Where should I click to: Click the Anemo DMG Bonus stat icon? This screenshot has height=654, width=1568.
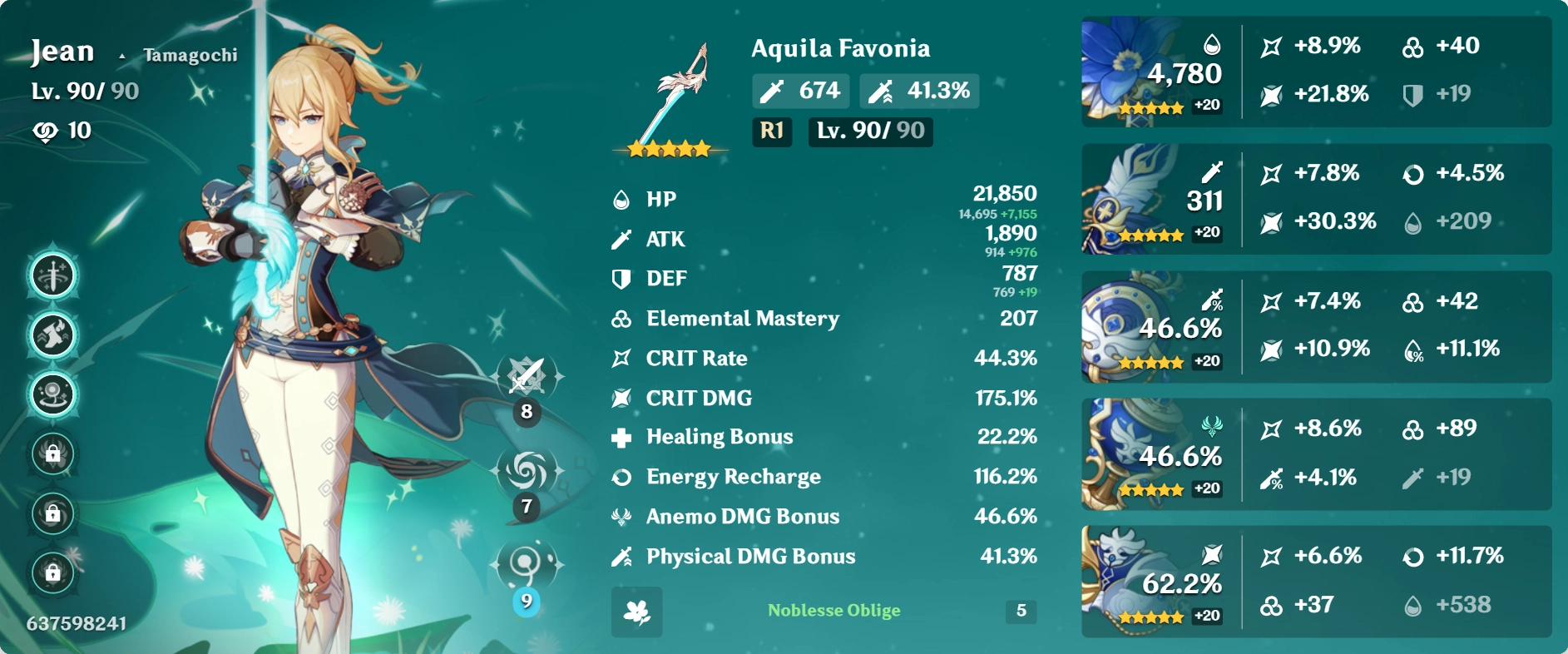620,516
